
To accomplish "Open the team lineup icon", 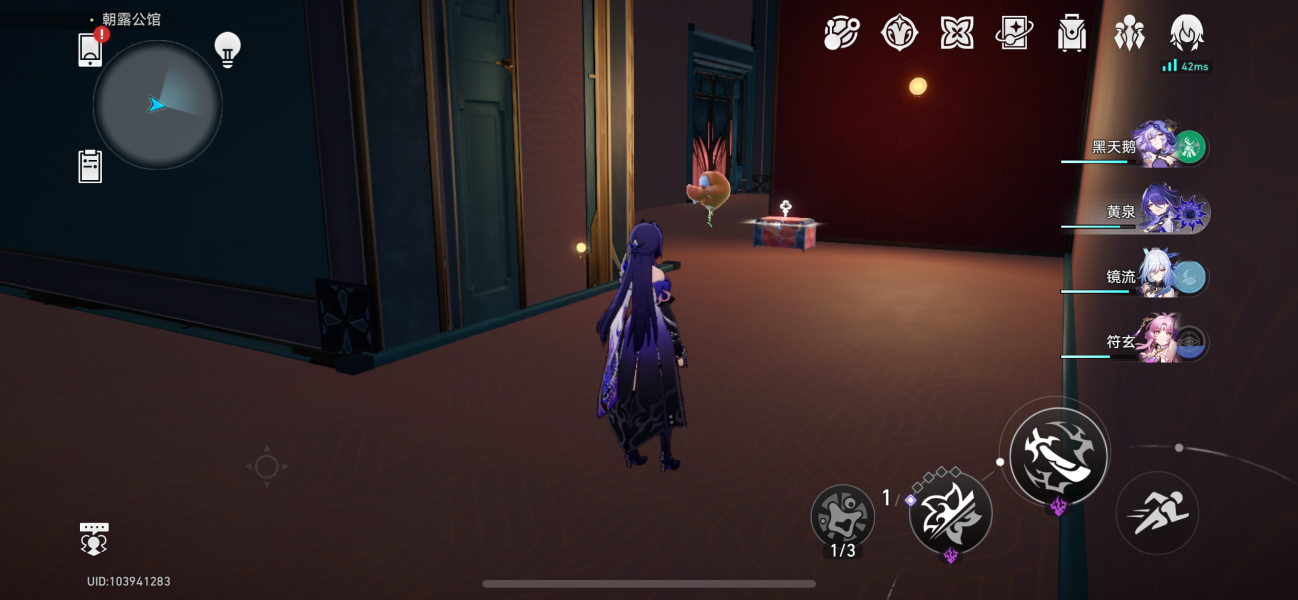I will (x=1130, y=33).
